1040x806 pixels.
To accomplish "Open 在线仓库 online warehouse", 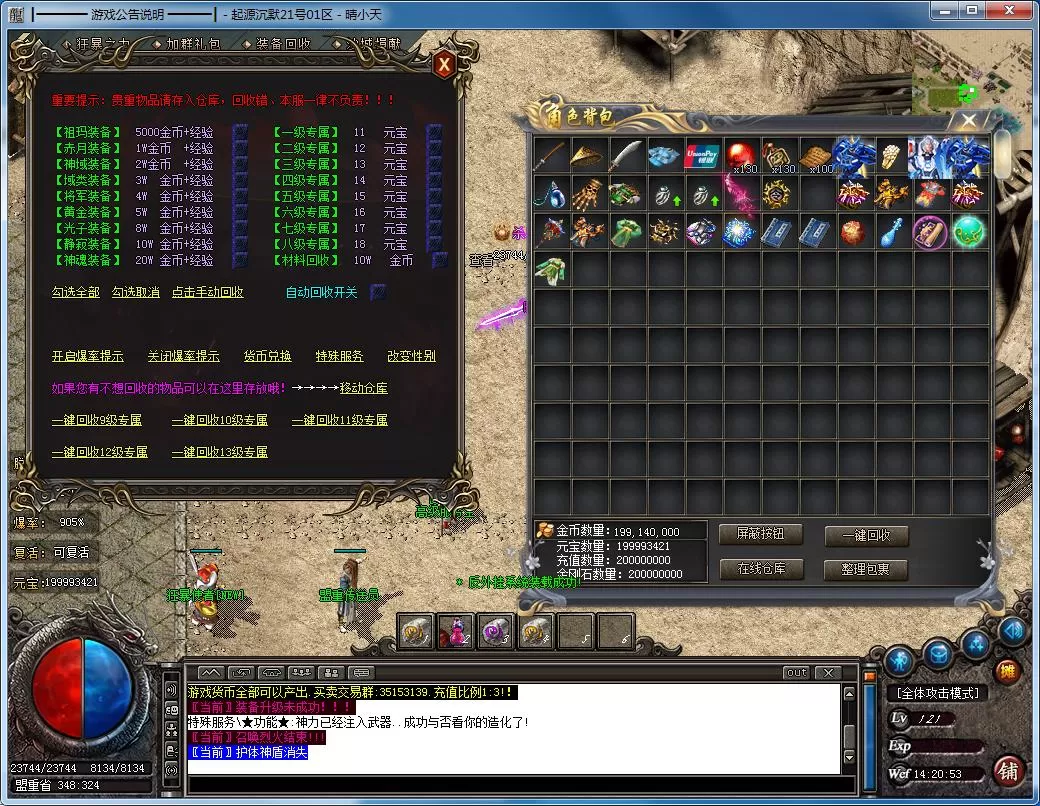I will 761,569.
